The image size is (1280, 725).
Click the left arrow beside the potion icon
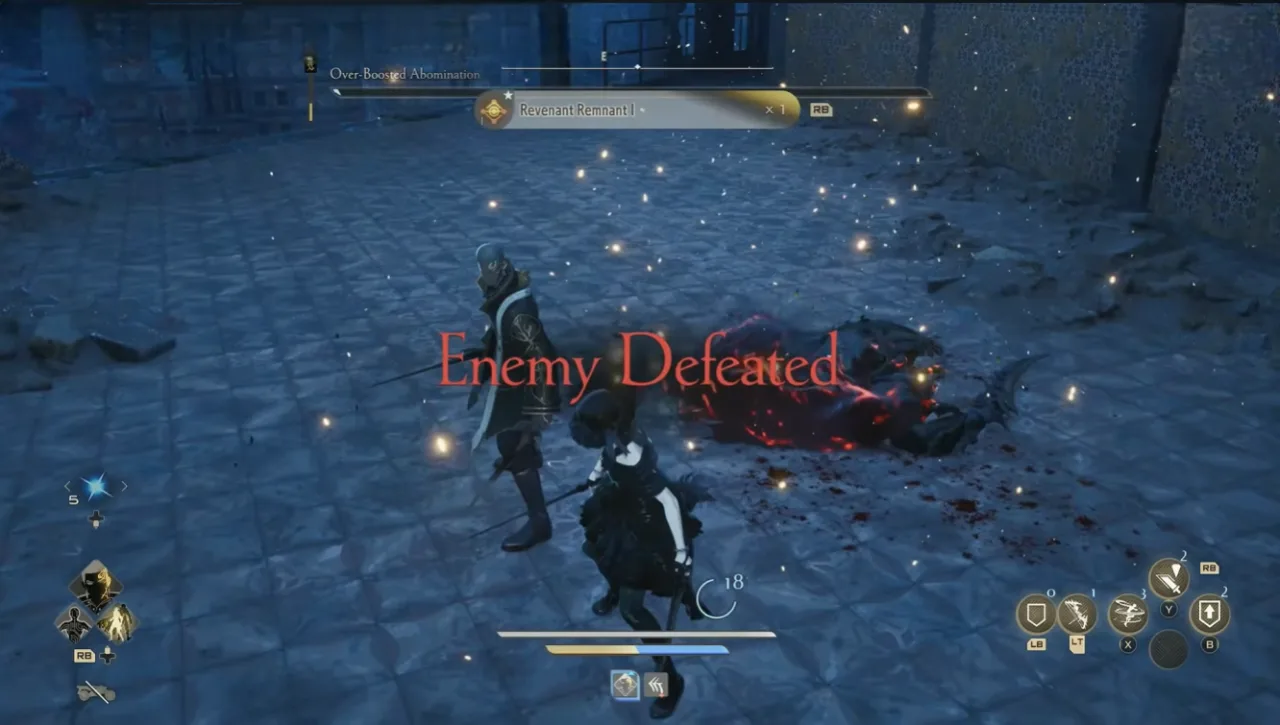[68, 486]
